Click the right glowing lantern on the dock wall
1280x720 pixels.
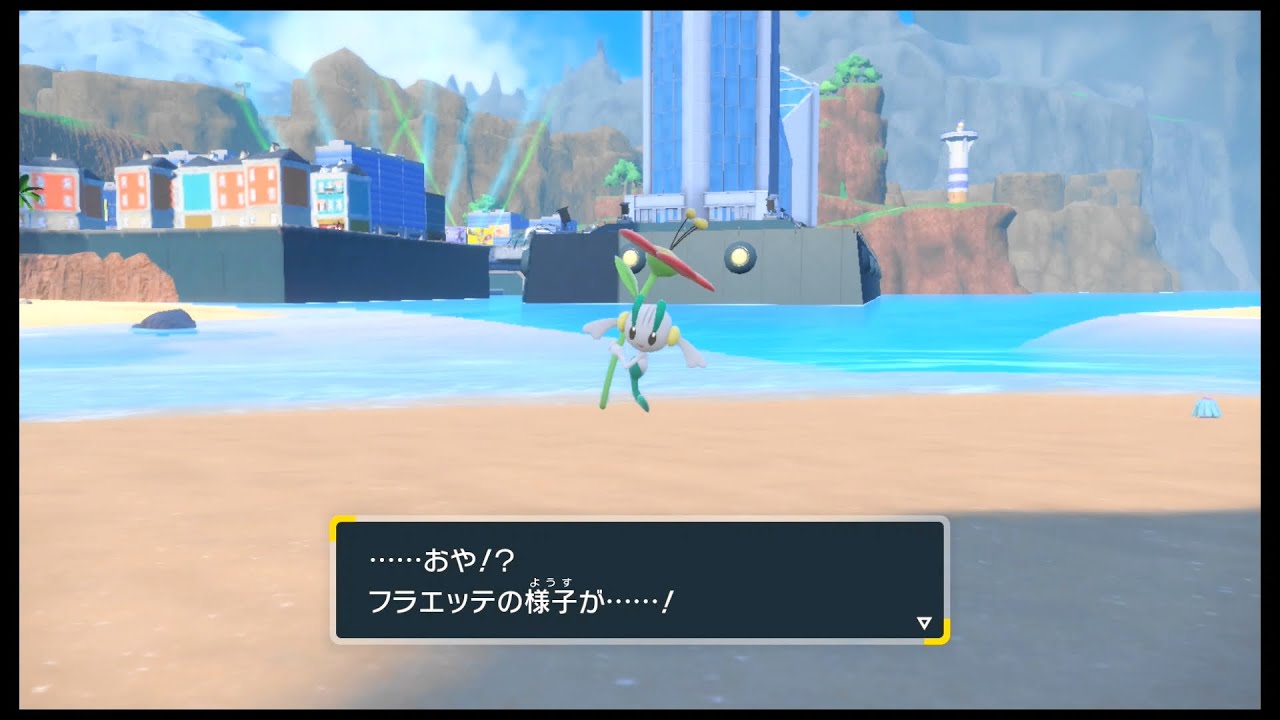[x=738, y=257]
